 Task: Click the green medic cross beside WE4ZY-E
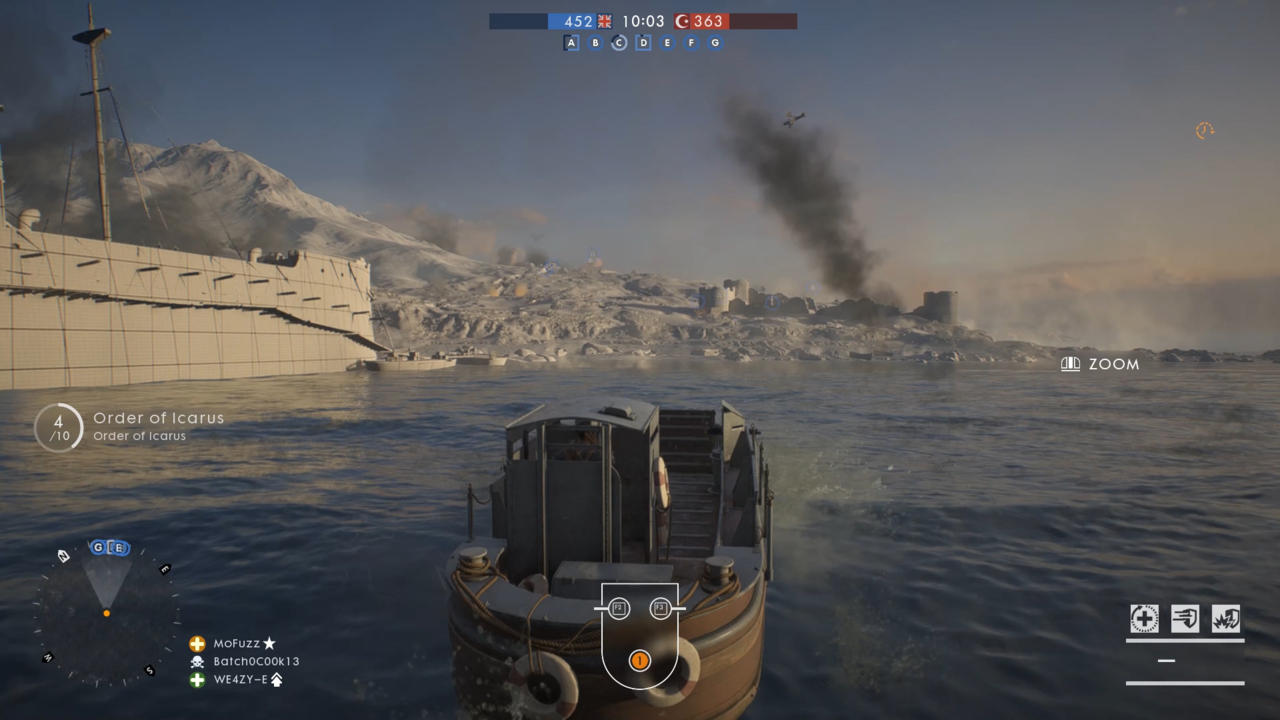click(195, 680)
